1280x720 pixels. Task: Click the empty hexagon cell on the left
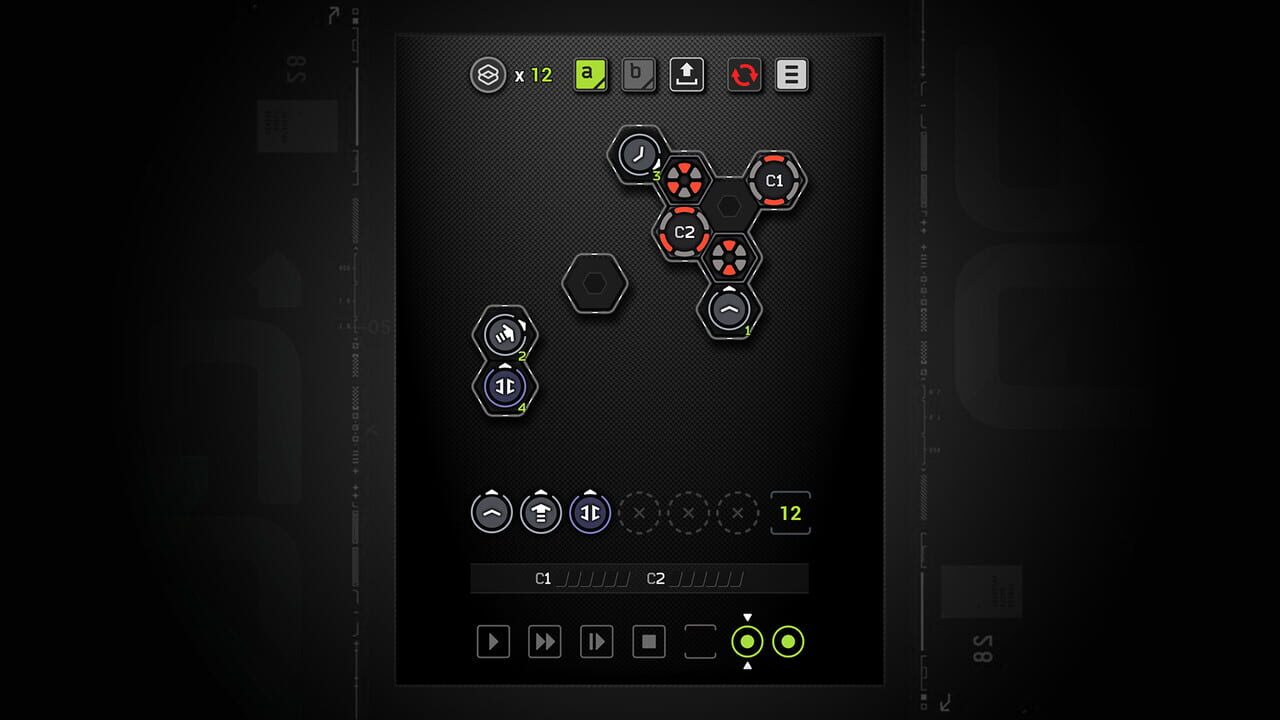[595, 283]
